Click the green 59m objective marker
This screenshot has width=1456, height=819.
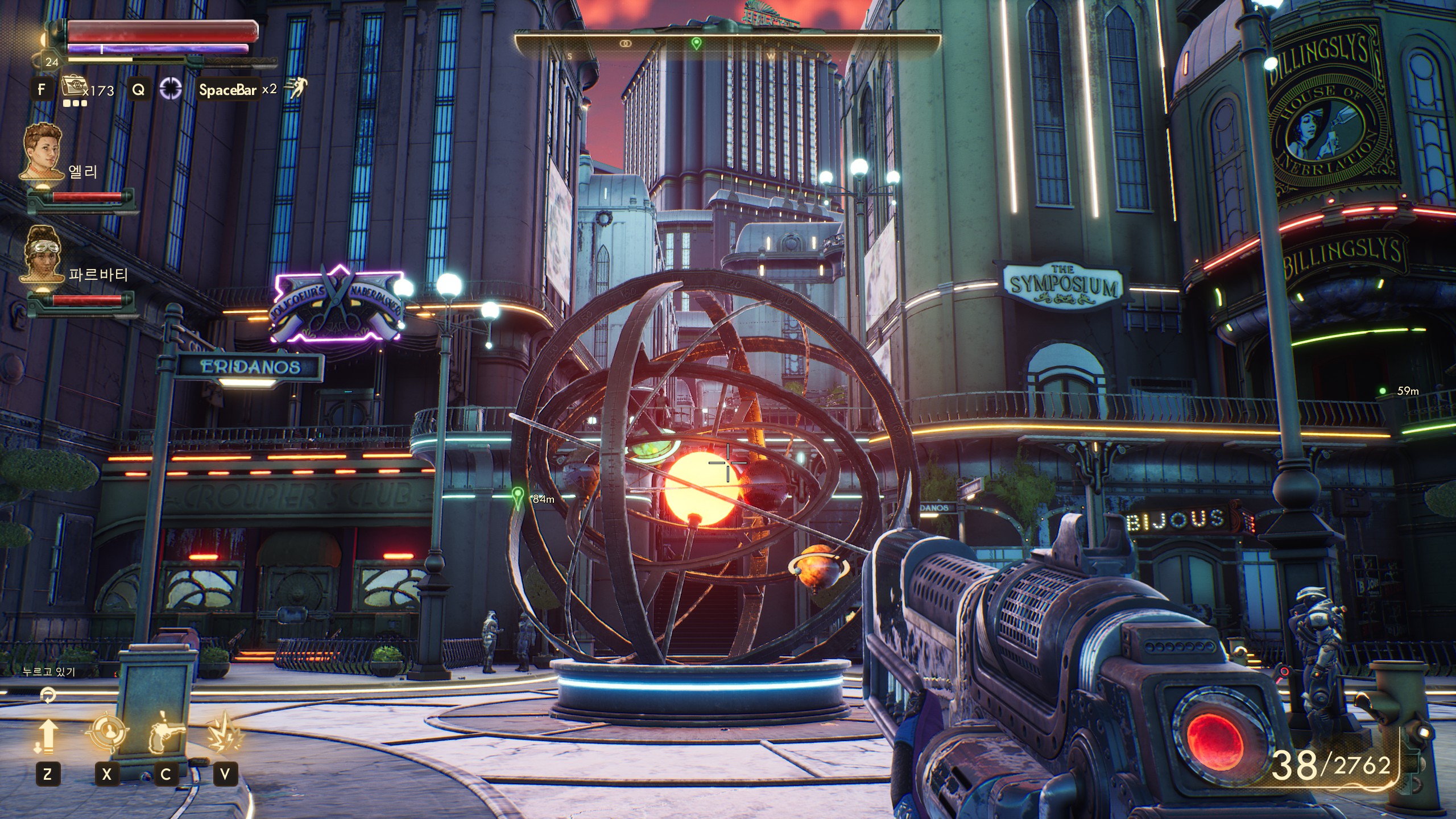[1383, 391]
